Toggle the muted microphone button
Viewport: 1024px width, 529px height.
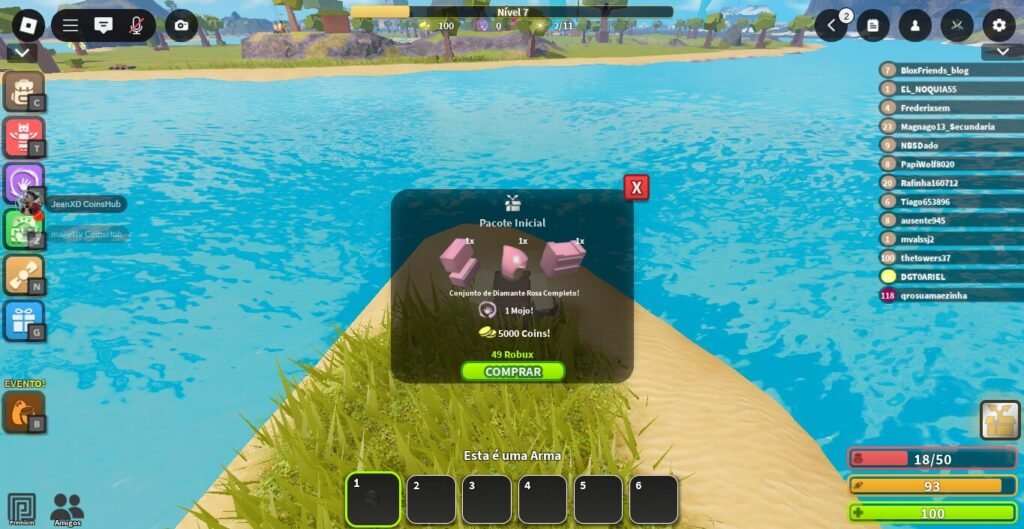pyautogui.click(x=136, y=26)
